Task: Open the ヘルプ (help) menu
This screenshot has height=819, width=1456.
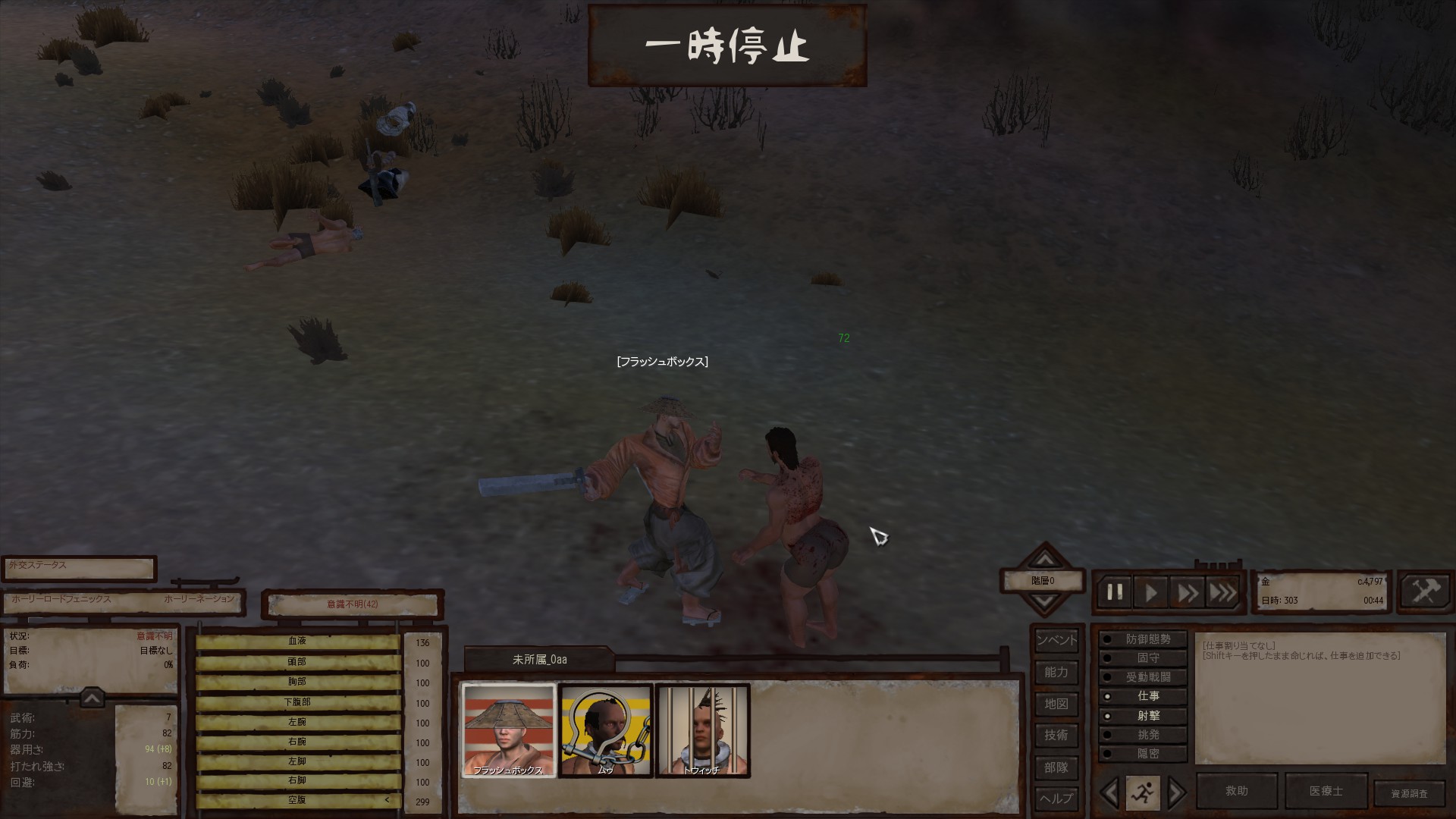Action: click(1056, 798)
